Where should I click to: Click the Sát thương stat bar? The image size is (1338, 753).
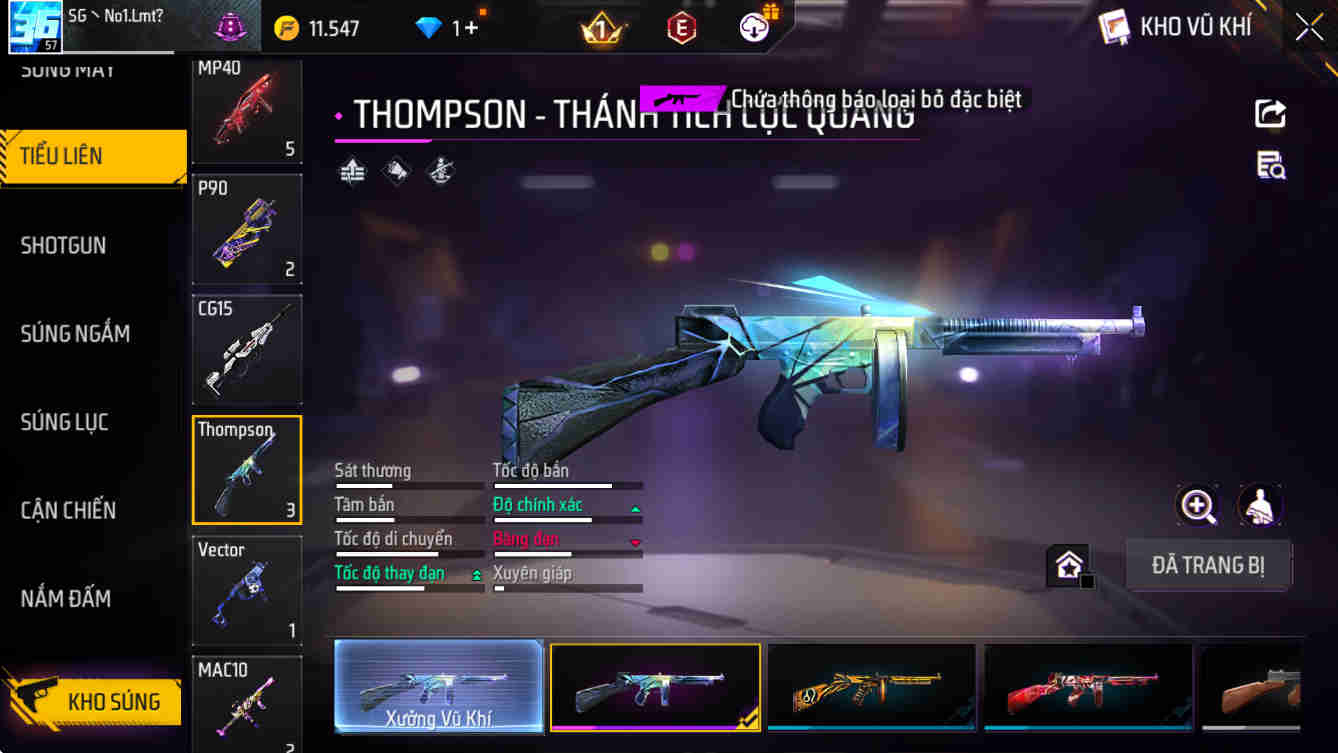point(408,485)
